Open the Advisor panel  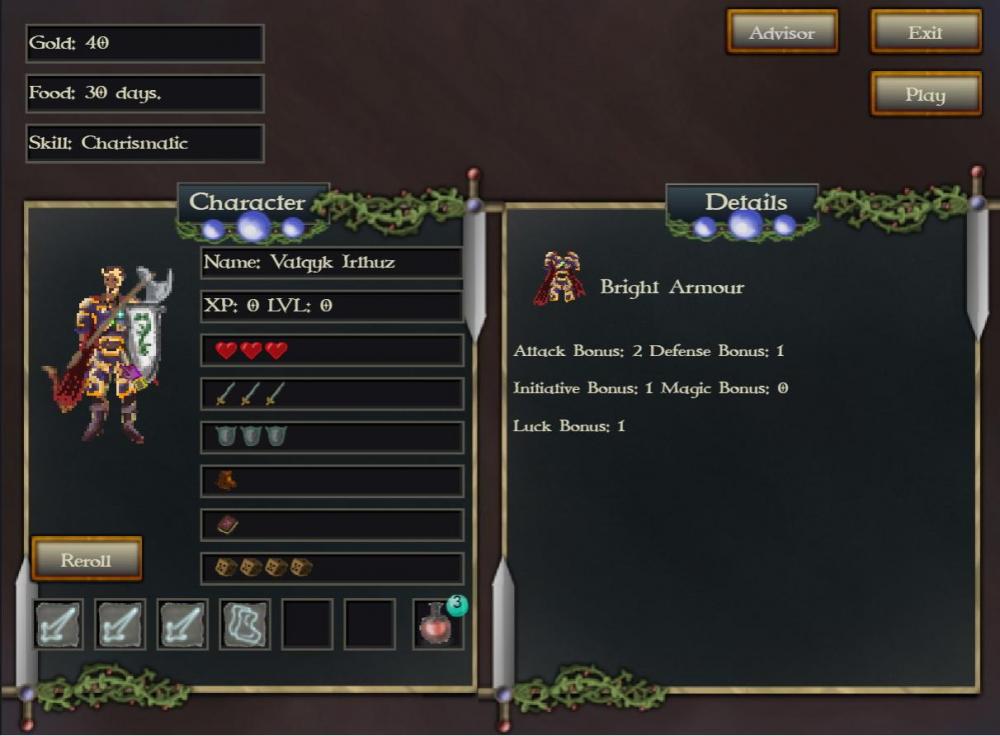click(782, 33)
